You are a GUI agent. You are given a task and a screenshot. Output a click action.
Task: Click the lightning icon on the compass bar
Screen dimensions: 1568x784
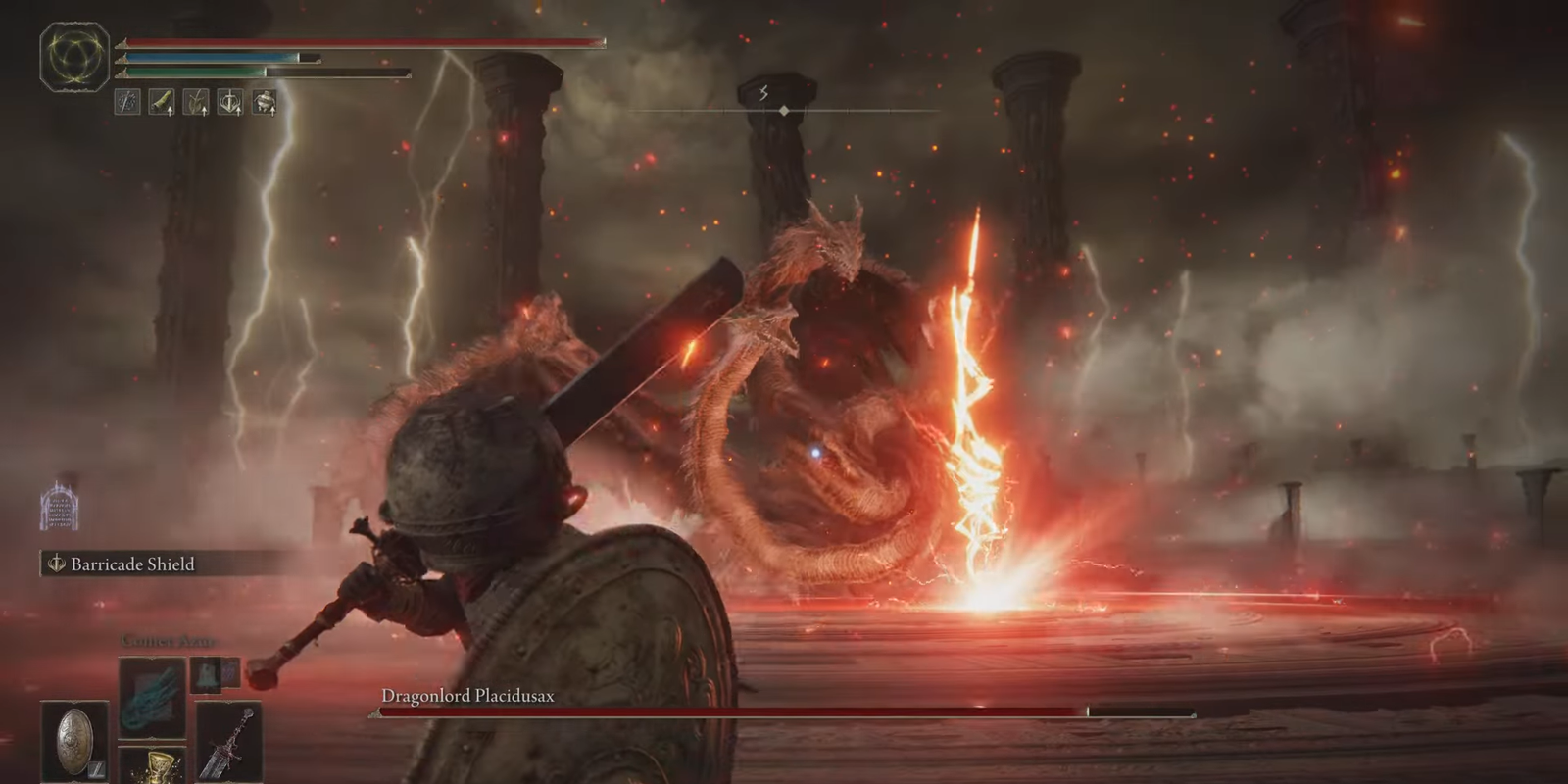coord(763,95)
